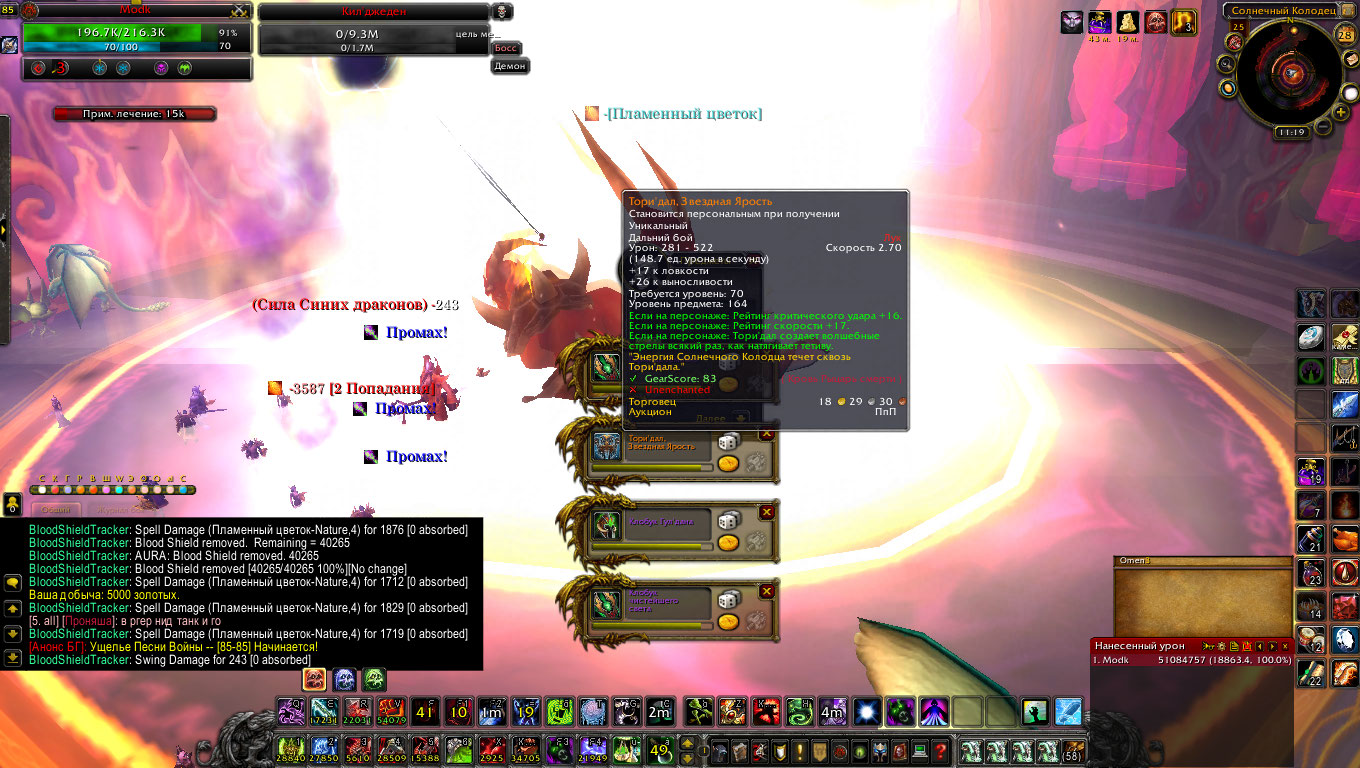Image resolution: width=1360 pixels, height=768 pixels.
Task: Pass on Клобук Гул'дана roll
Action: 767,512
